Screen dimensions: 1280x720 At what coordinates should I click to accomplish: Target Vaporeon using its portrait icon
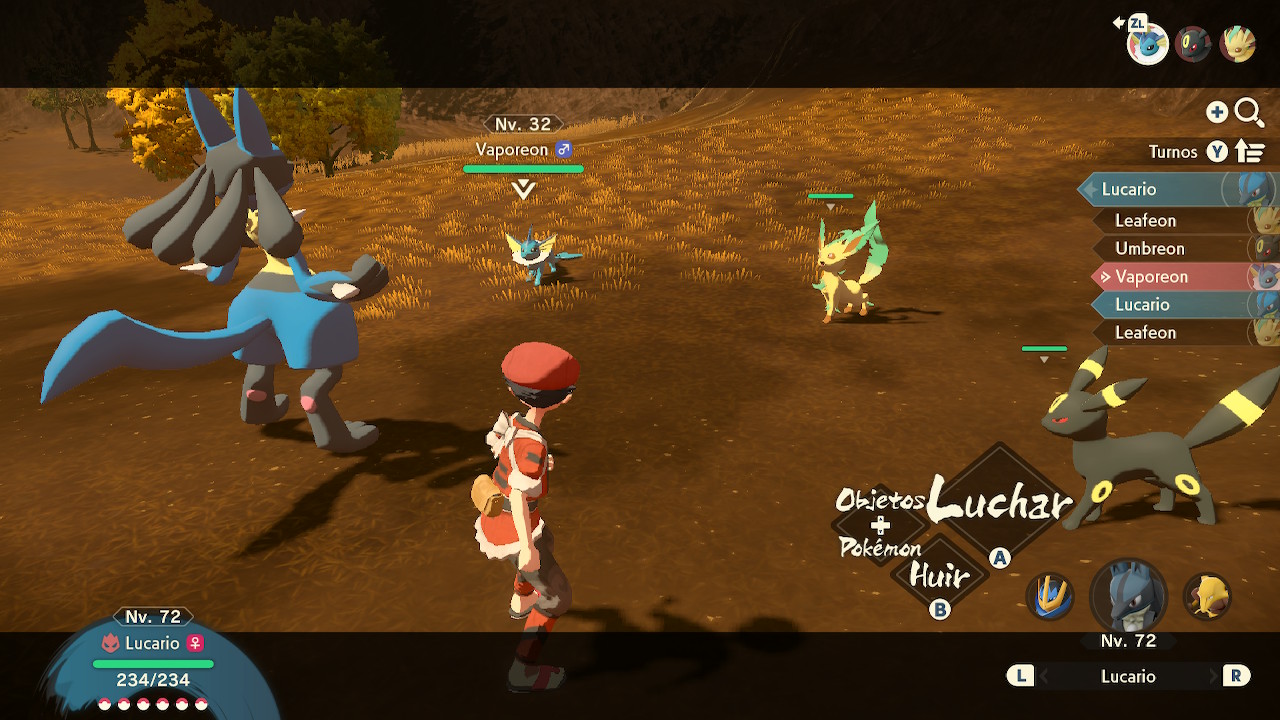click(x=1148, y=44)
